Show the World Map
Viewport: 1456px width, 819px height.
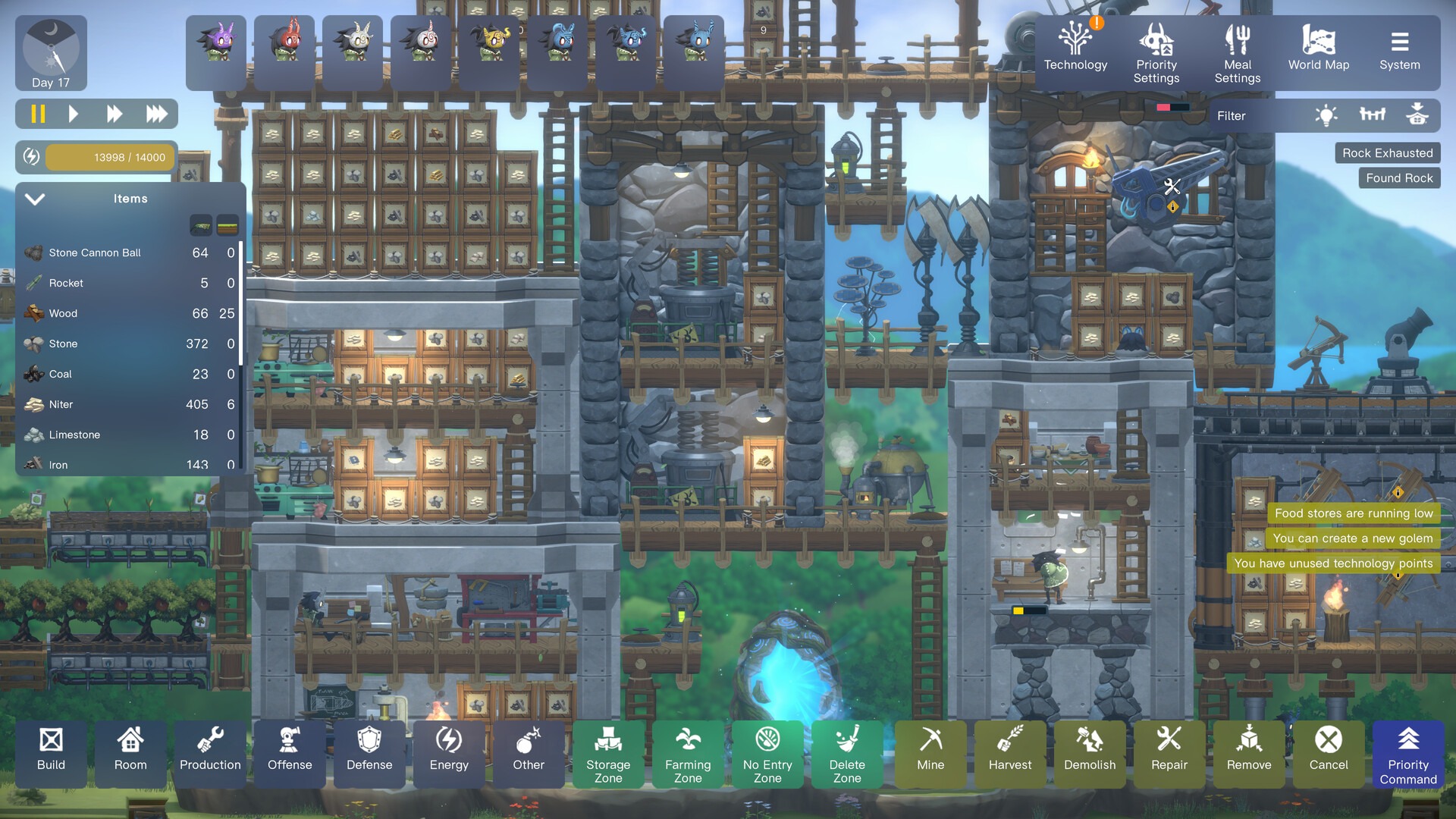tap(1319, 52)
